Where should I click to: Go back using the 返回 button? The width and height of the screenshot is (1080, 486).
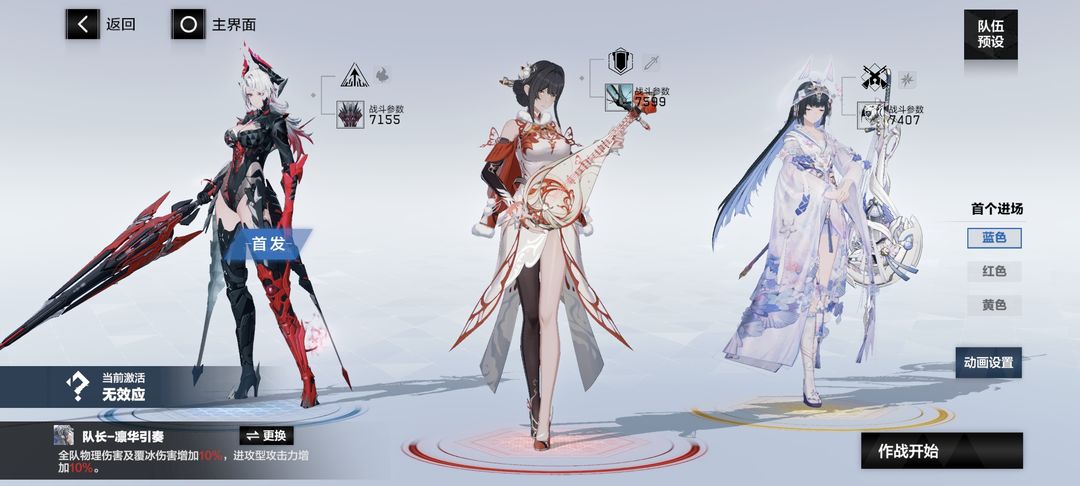tap(102, 25)
